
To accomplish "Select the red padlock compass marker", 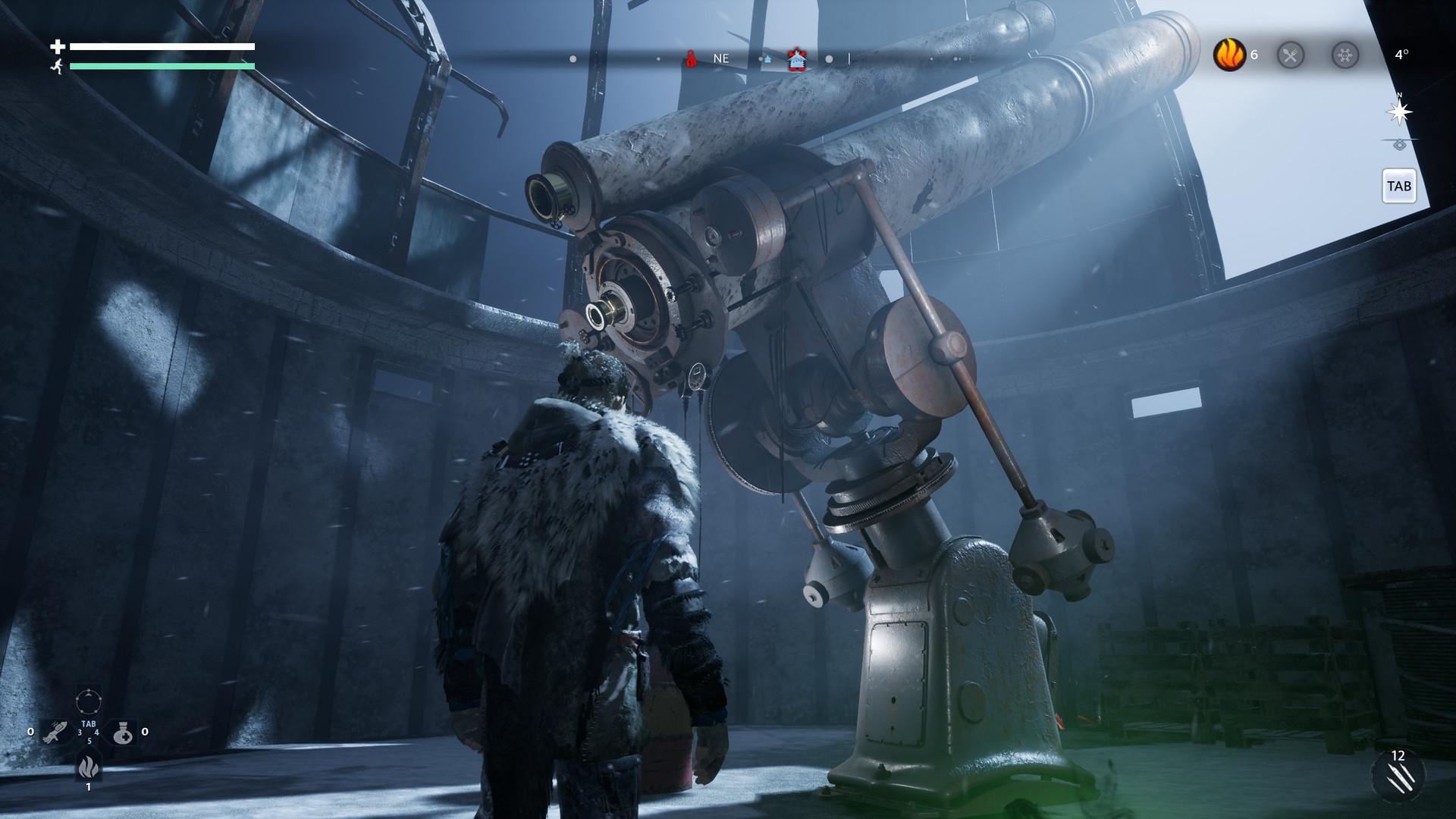I will click(x=691, y=58).
